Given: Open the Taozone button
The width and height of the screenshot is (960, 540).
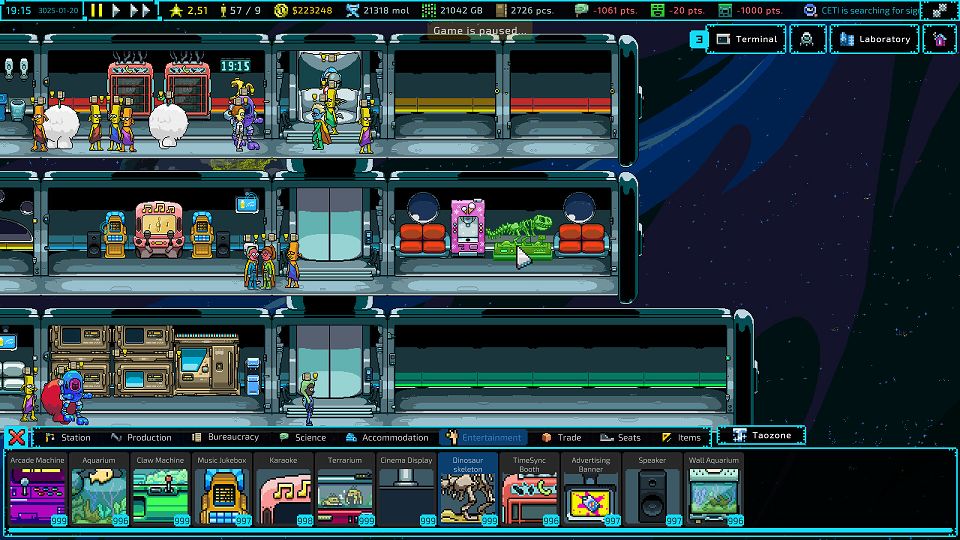Looking at the screenshot, I should [x=761, y=436].
